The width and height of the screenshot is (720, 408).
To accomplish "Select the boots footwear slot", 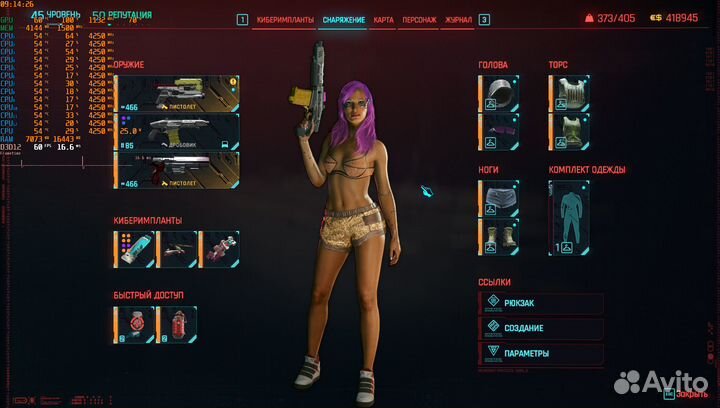I will [x=500, y=237].
